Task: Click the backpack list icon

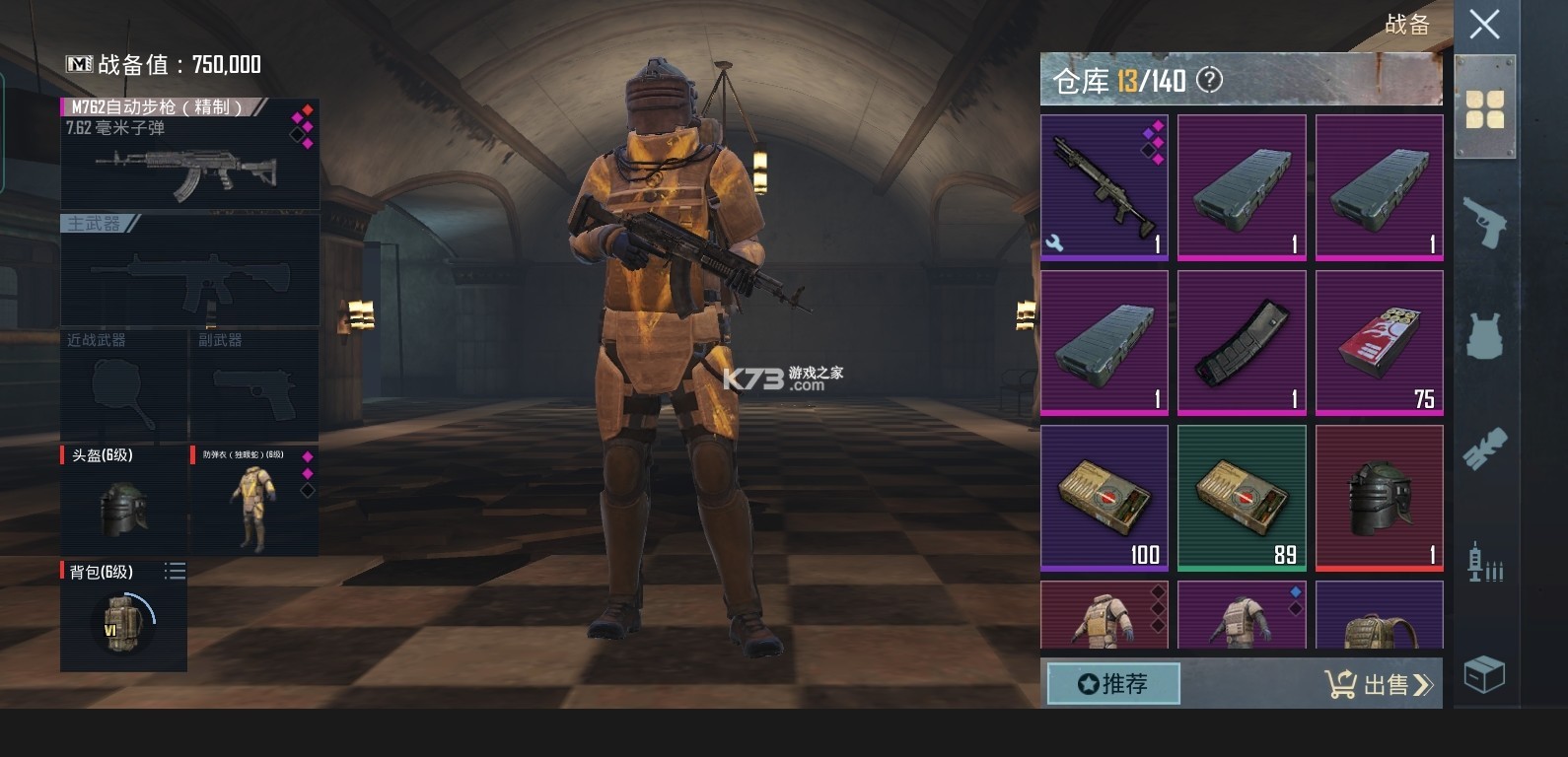Action: pyautogui.click(x=175, y=571)
